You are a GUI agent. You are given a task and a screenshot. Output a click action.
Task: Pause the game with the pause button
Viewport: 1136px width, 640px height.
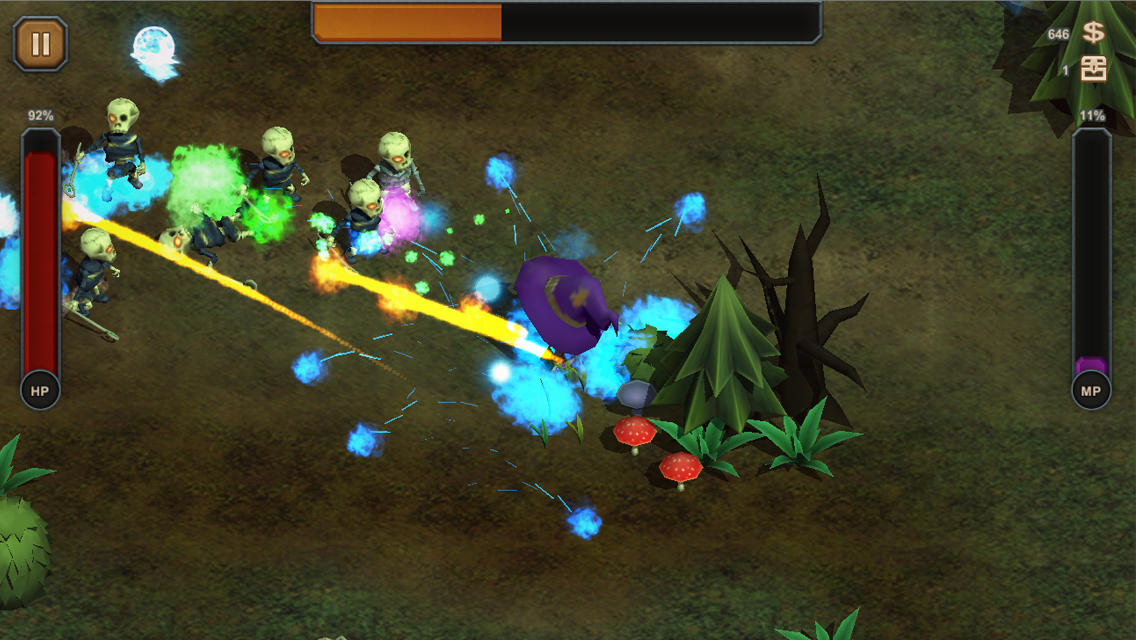click(x=41, y=44)
